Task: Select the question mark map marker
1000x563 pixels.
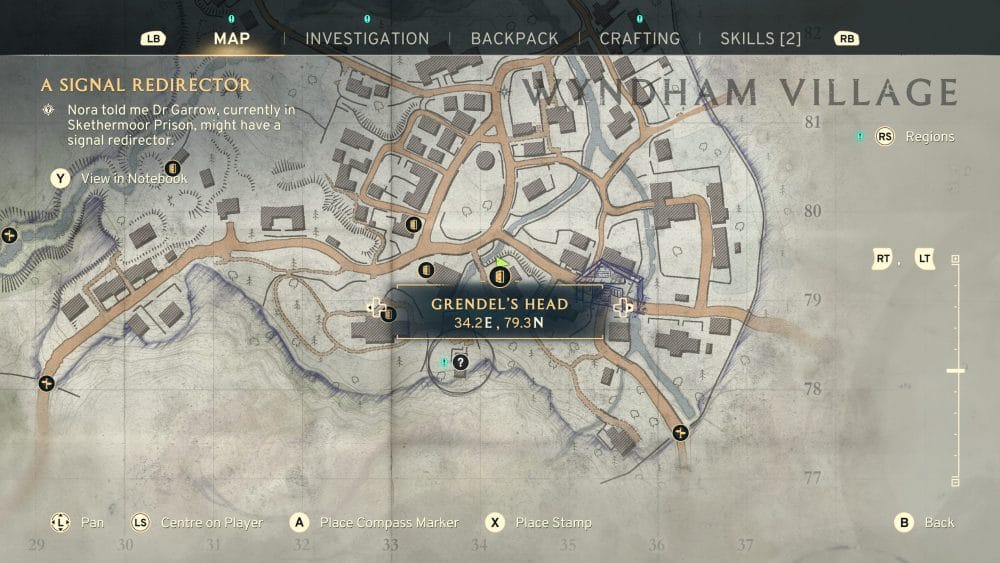Action: pyautogui.click(x=460, y=363)
